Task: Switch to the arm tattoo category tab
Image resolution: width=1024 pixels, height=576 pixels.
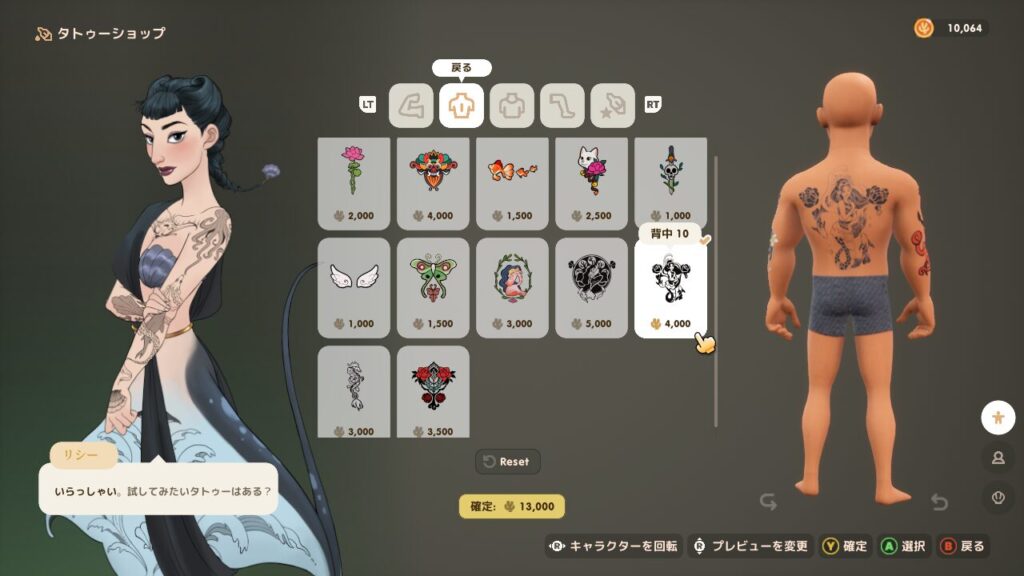Action: point(410,105)
